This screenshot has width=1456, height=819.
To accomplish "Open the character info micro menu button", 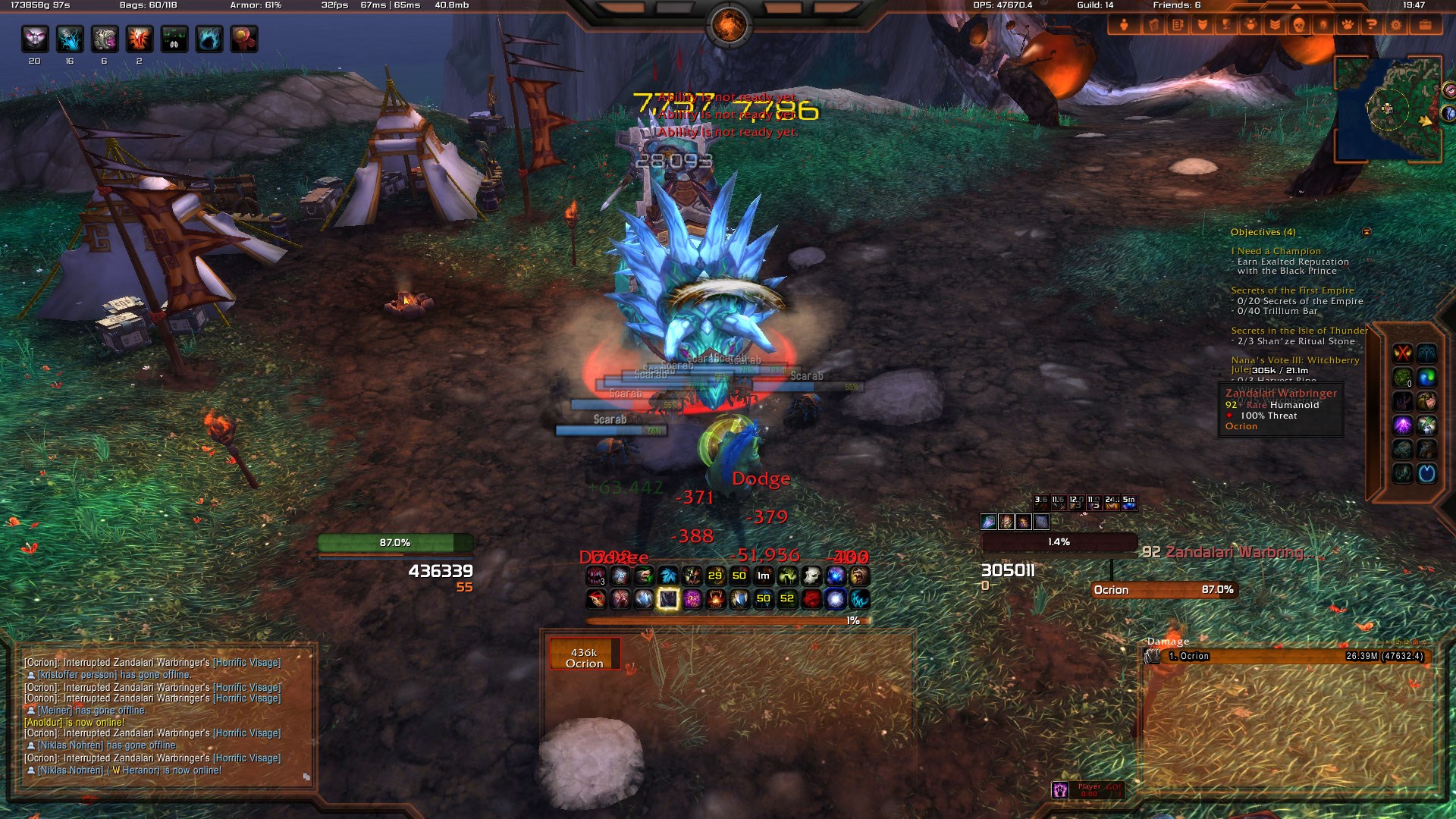I will click(1124, 25).
